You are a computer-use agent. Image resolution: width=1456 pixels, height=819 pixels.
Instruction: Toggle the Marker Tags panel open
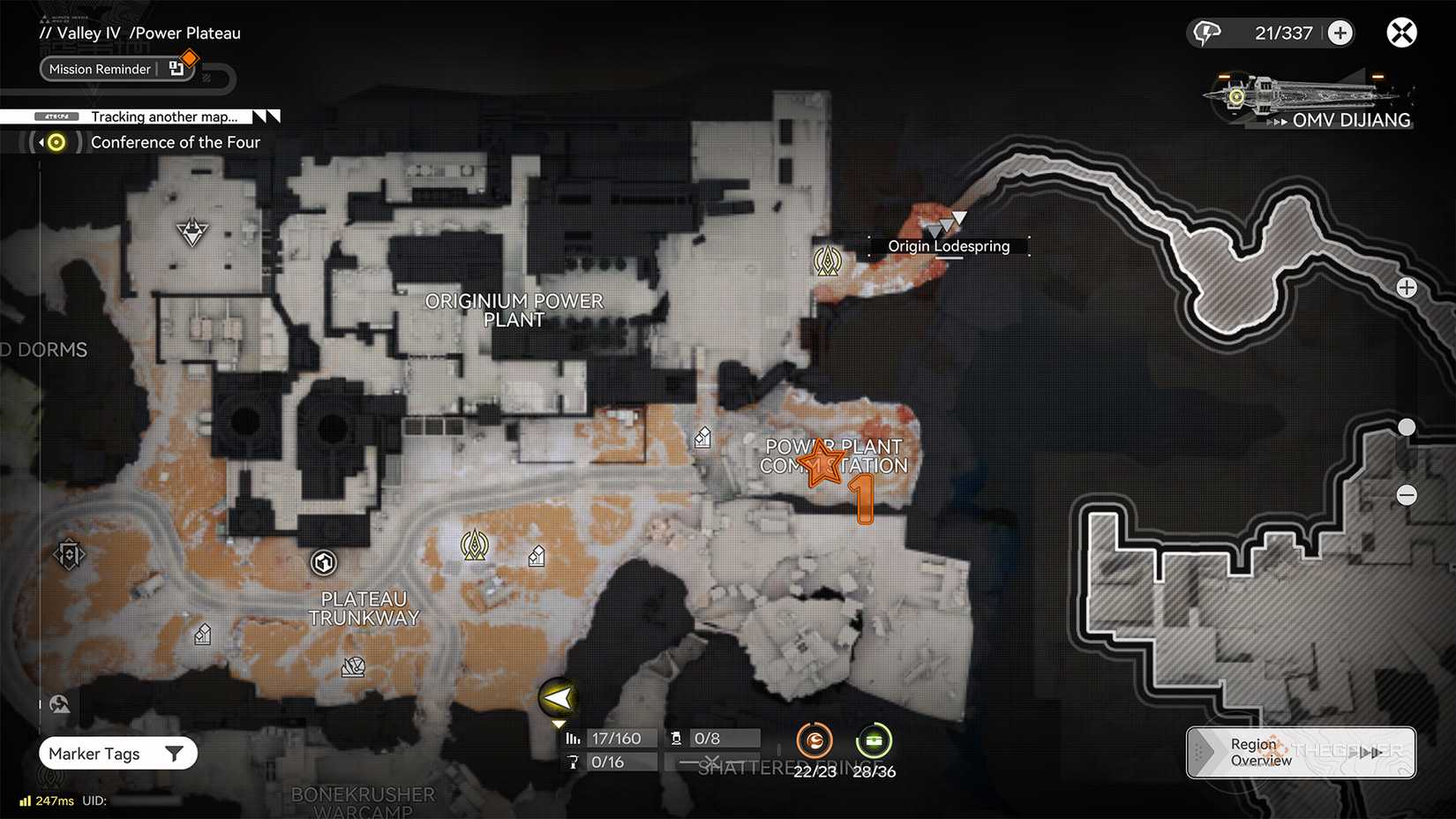tap(95, 753)
